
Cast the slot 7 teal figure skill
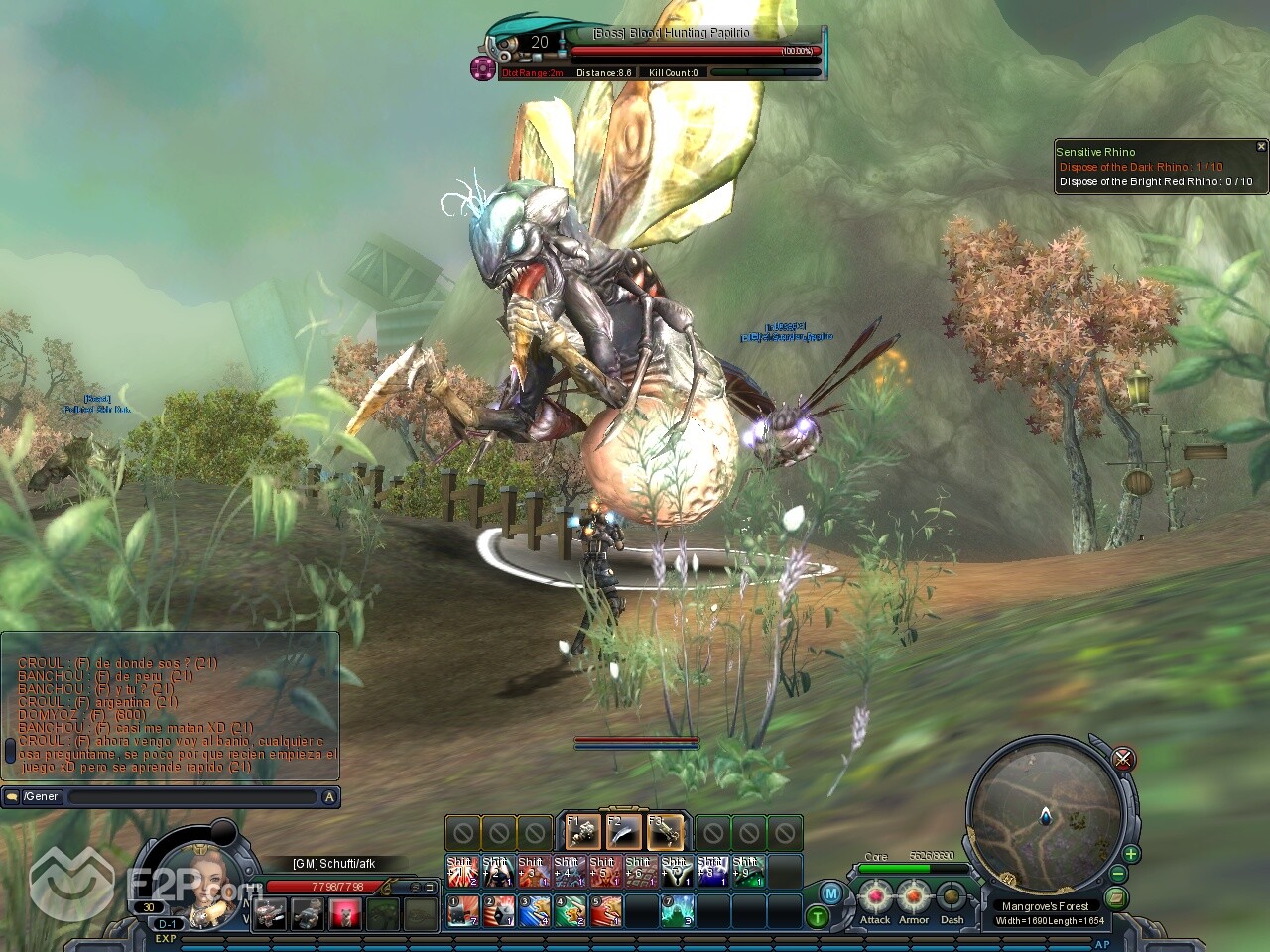point(677,909)
